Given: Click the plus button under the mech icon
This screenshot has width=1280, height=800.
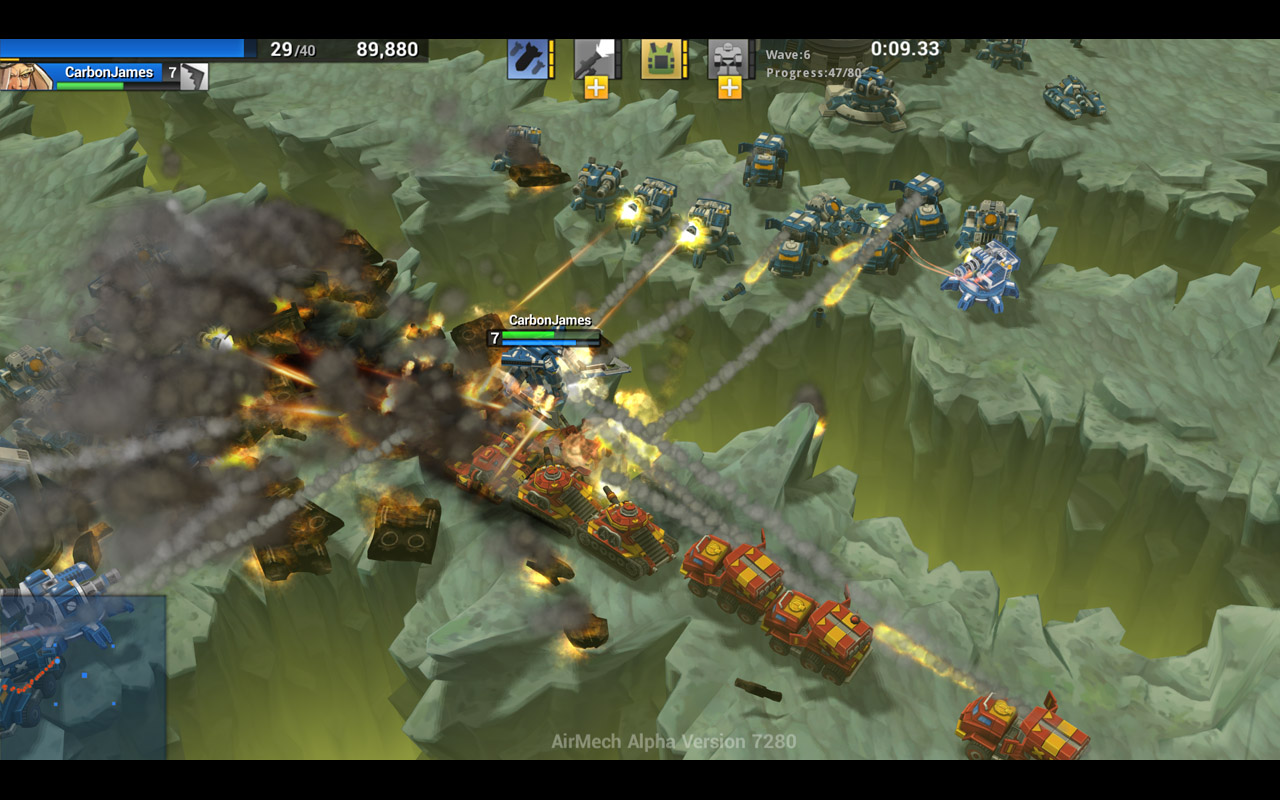Looking at the screenshot, I should point(730,88).
